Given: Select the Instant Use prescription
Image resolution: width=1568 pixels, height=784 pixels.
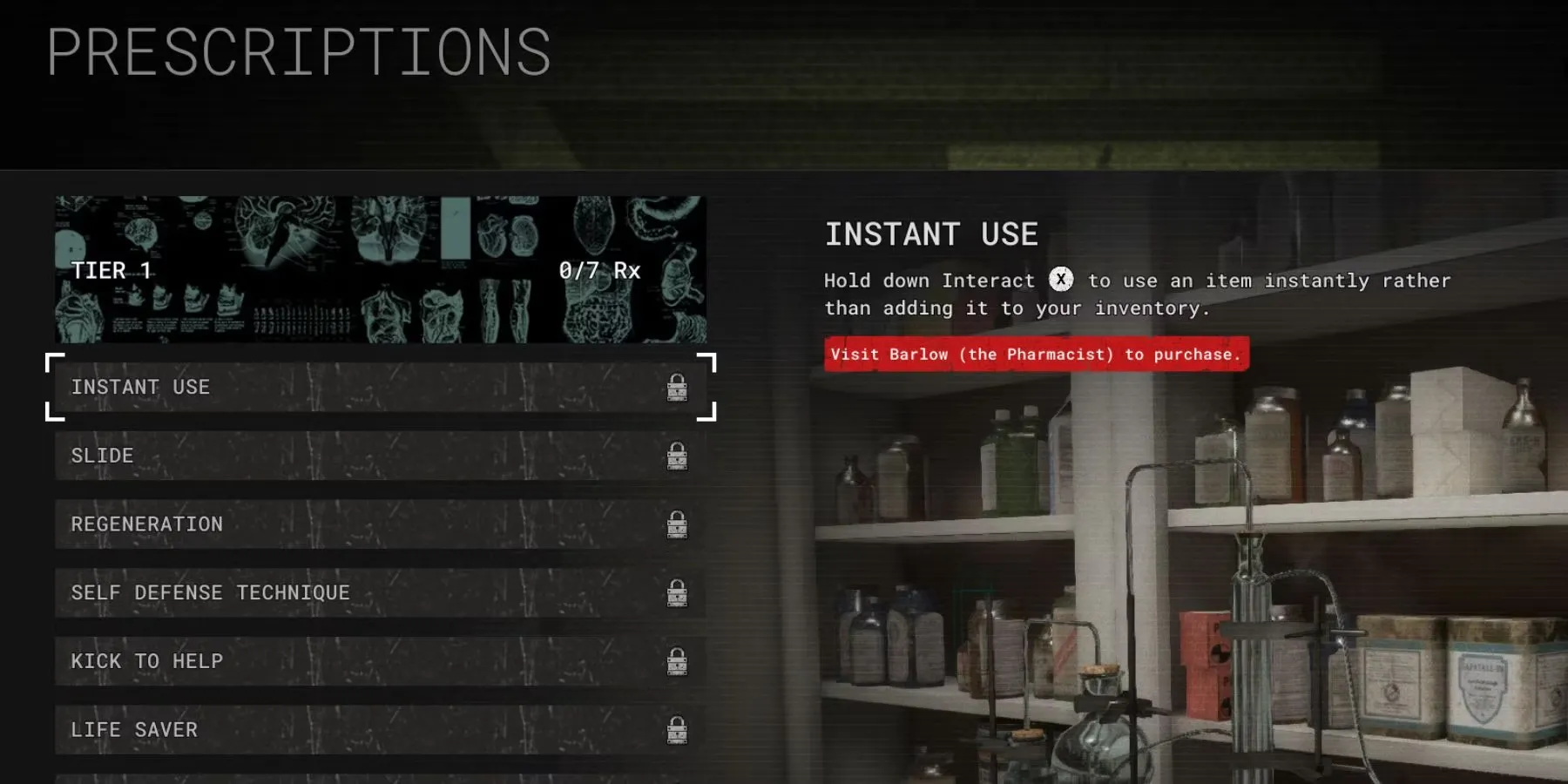Looking at the screenshot, I should point(380,387).
